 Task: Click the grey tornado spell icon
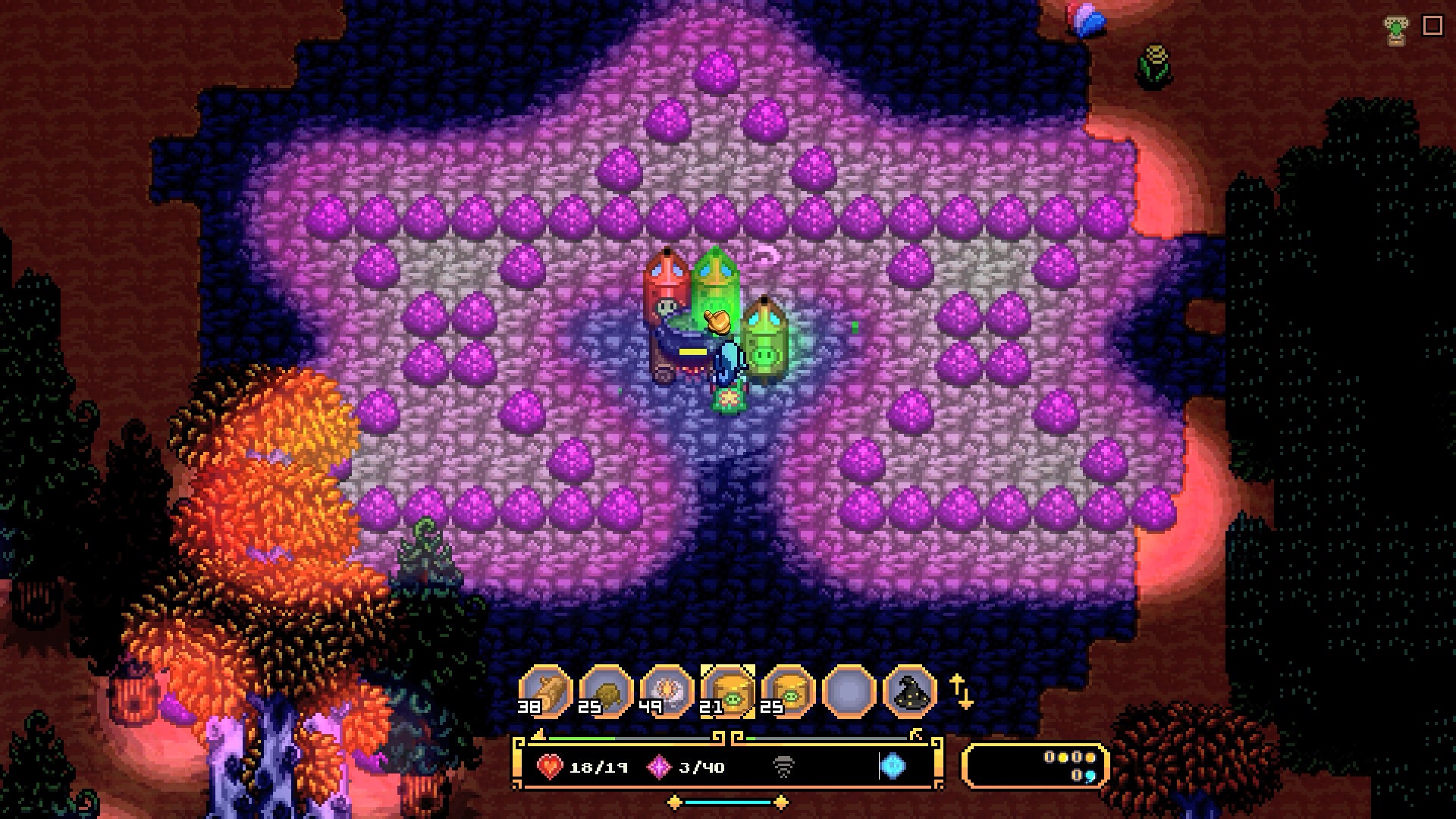[x=783, y=767]
